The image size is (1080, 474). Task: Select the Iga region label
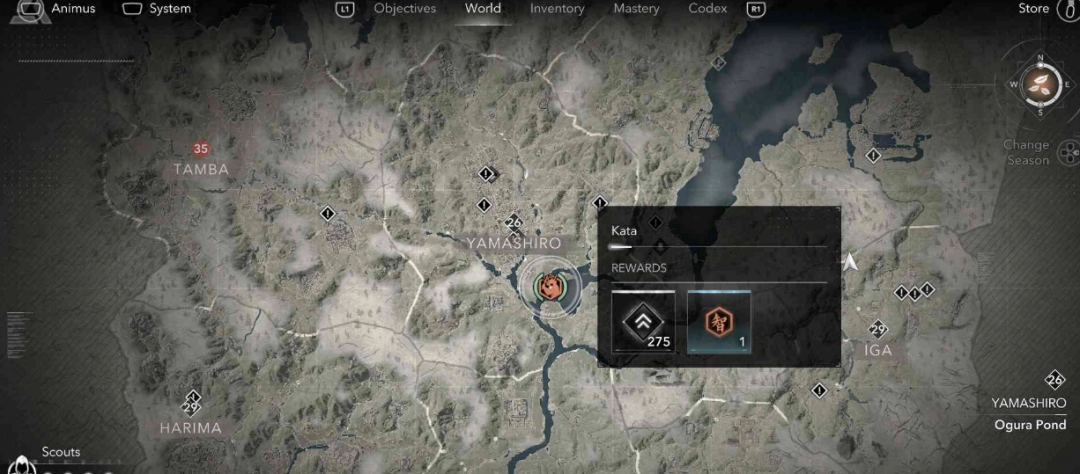coord(878,350)
